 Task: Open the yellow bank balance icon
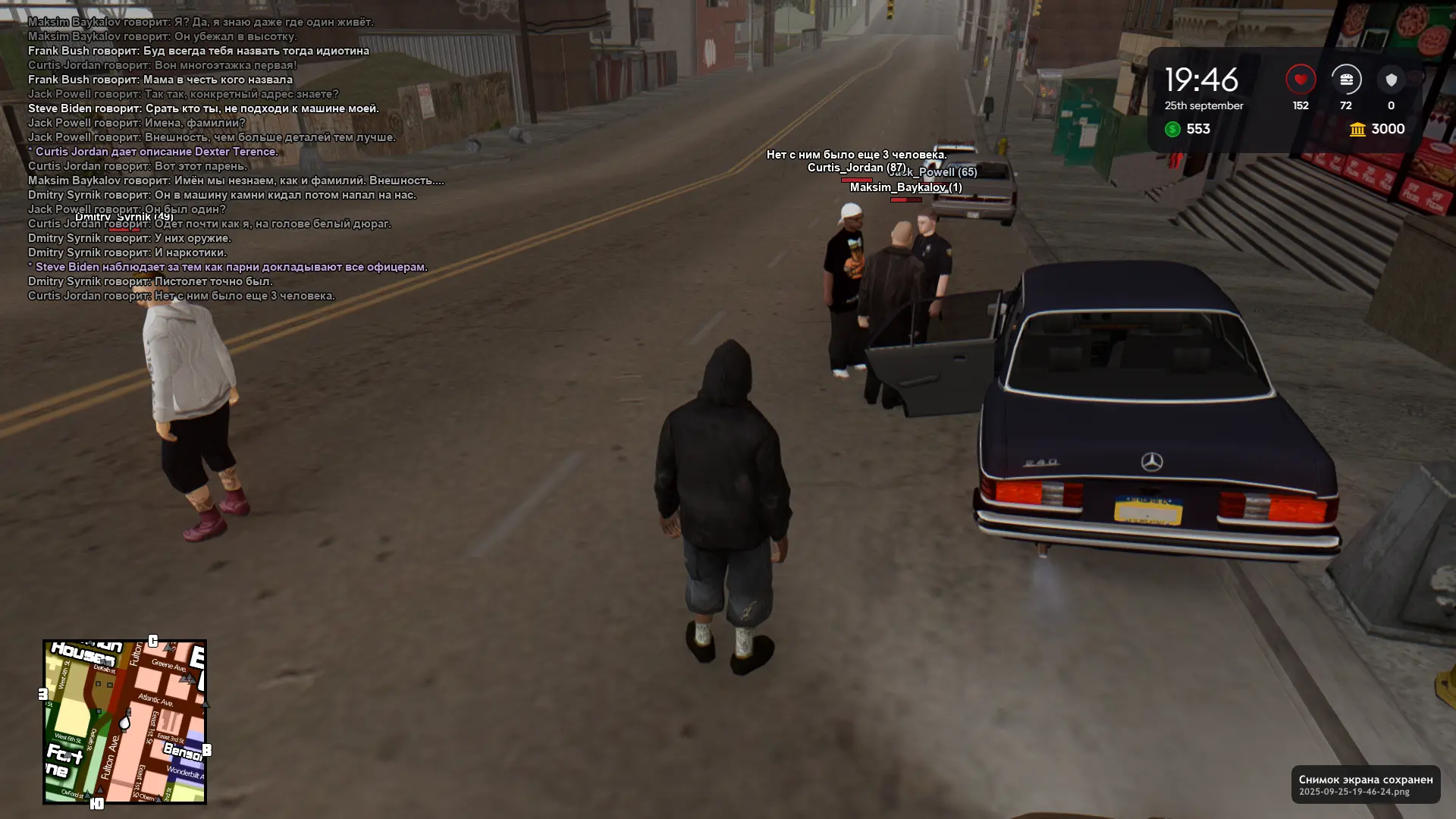1357,130
